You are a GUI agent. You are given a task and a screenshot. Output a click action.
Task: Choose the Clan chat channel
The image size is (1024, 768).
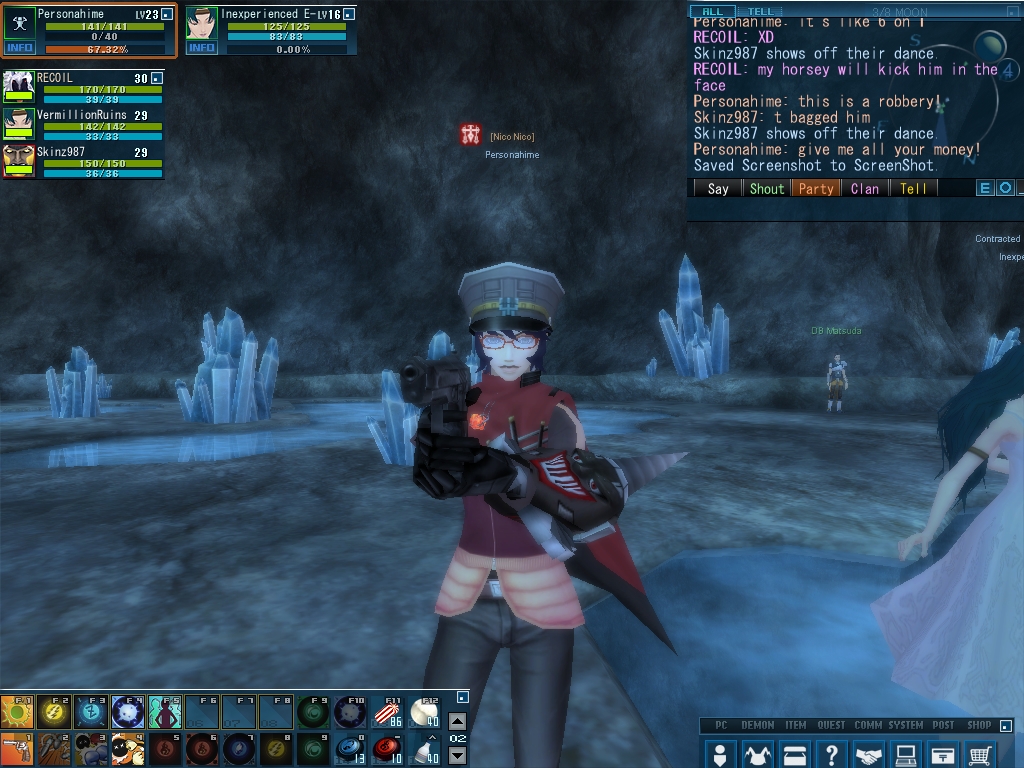pos(865,188)
